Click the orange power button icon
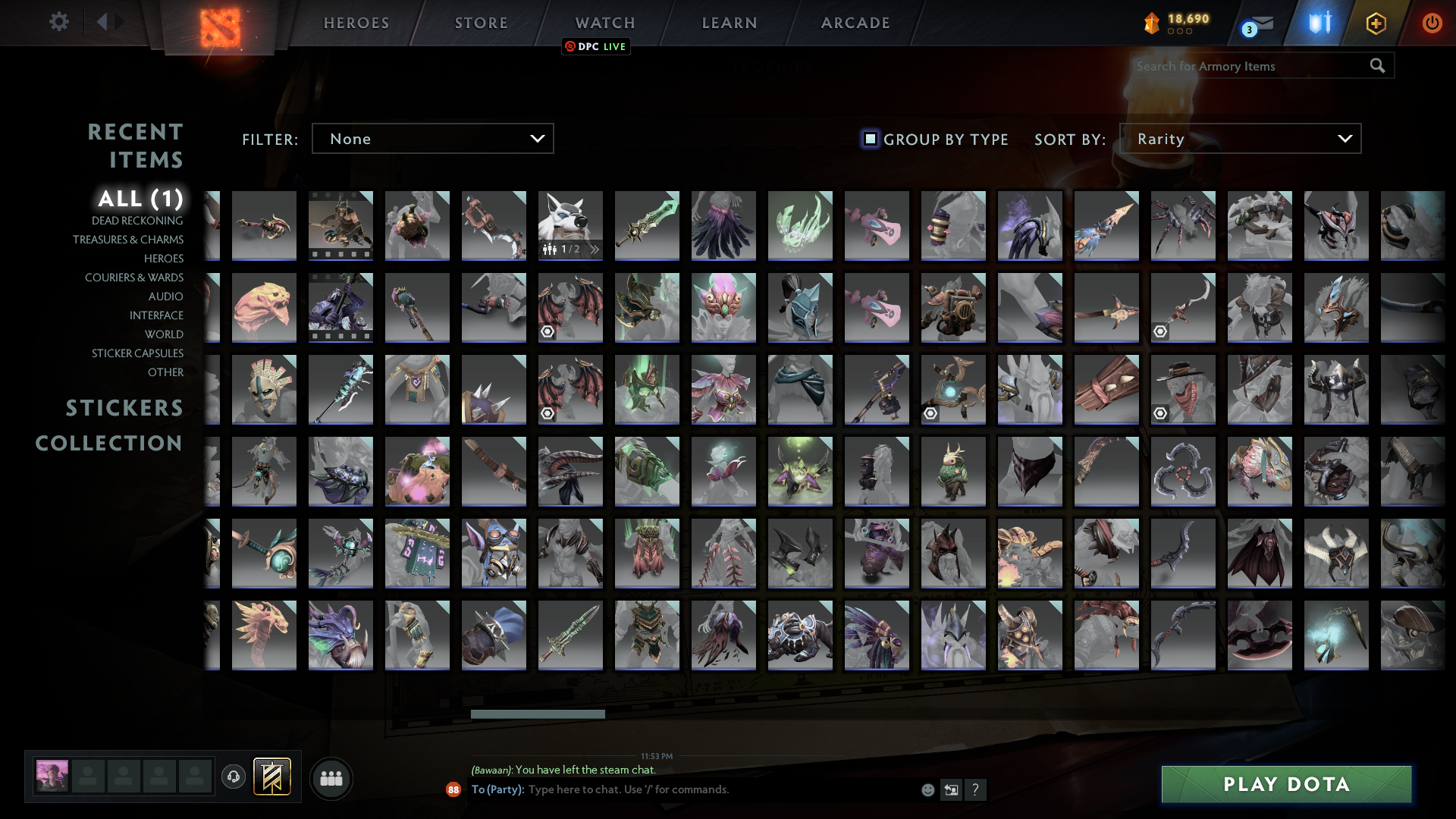The image size is (1456, 819). point(1432,24)
